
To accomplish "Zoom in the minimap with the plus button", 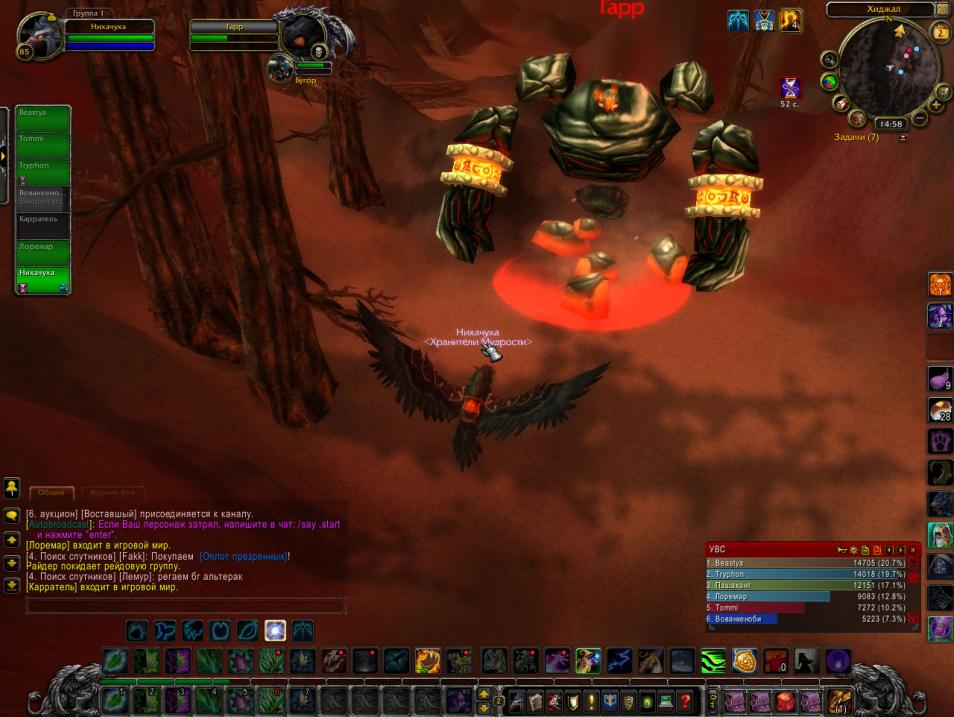I will click(x=937, y=104).
